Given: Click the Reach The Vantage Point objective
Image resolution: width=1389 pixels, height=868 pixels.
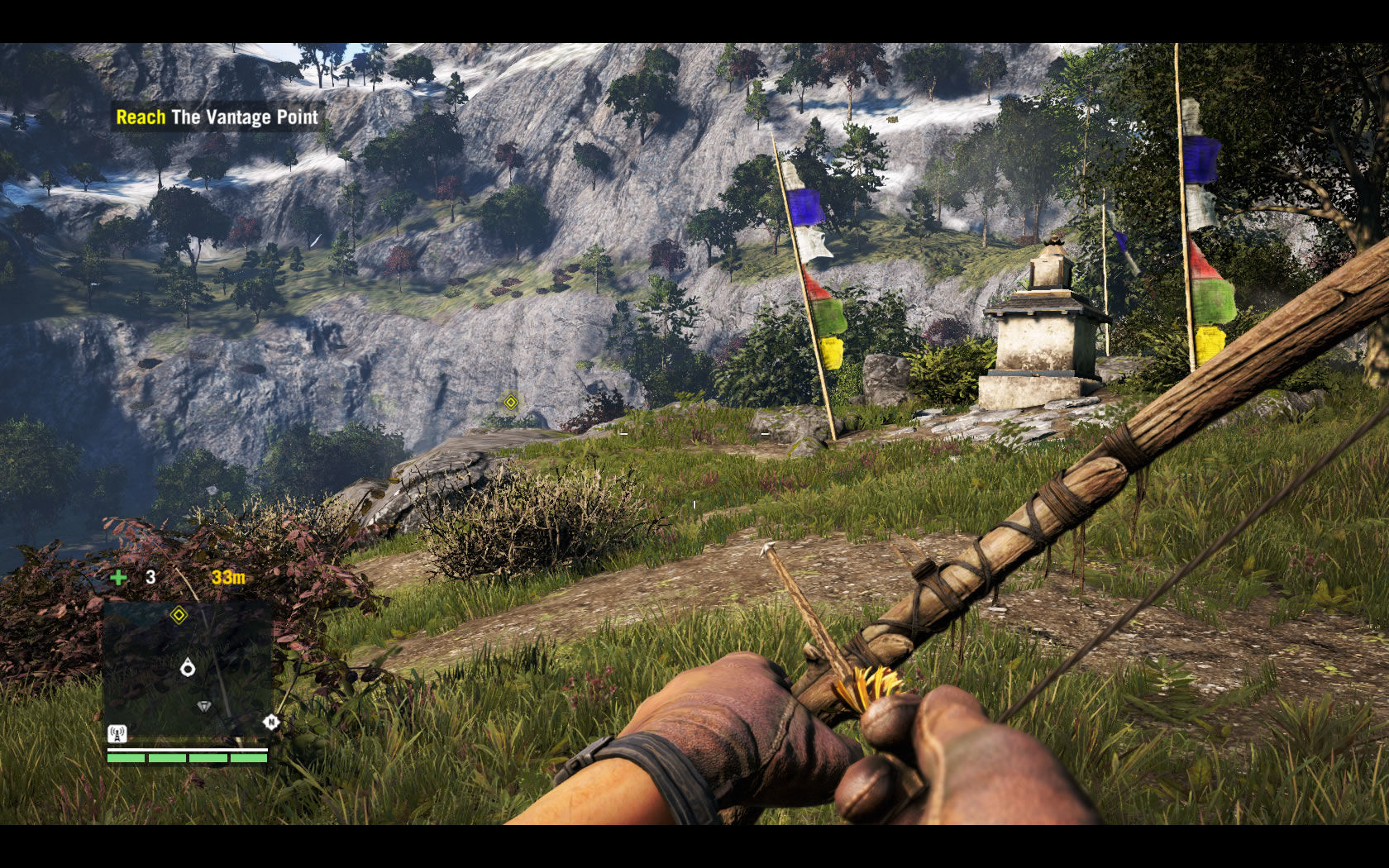Looking at the screenshot, I should coord(217,117).
